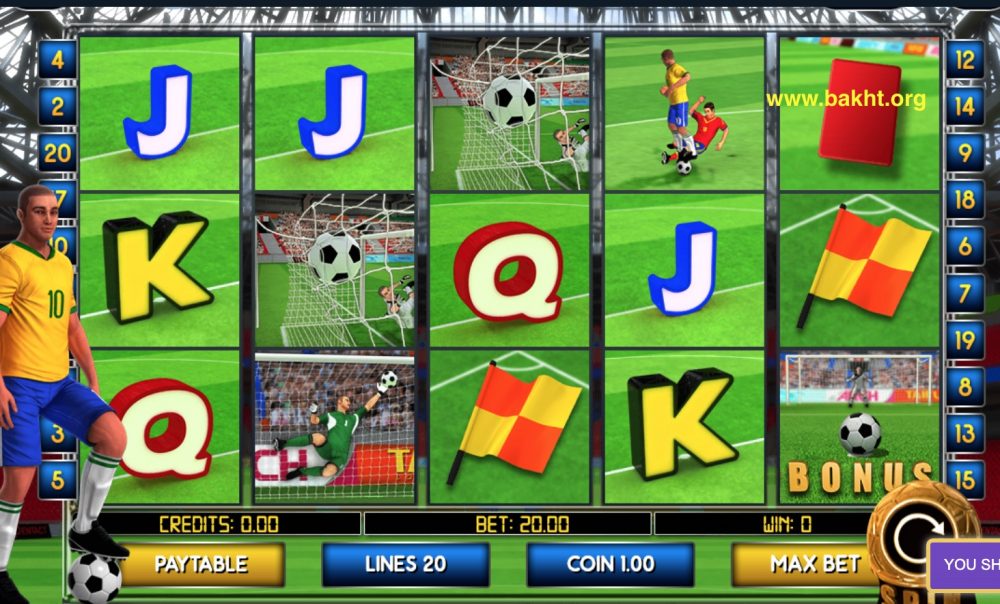1000x604 pixels.
Task: Activate payline 20 indicator
Action: pos(58,153)
